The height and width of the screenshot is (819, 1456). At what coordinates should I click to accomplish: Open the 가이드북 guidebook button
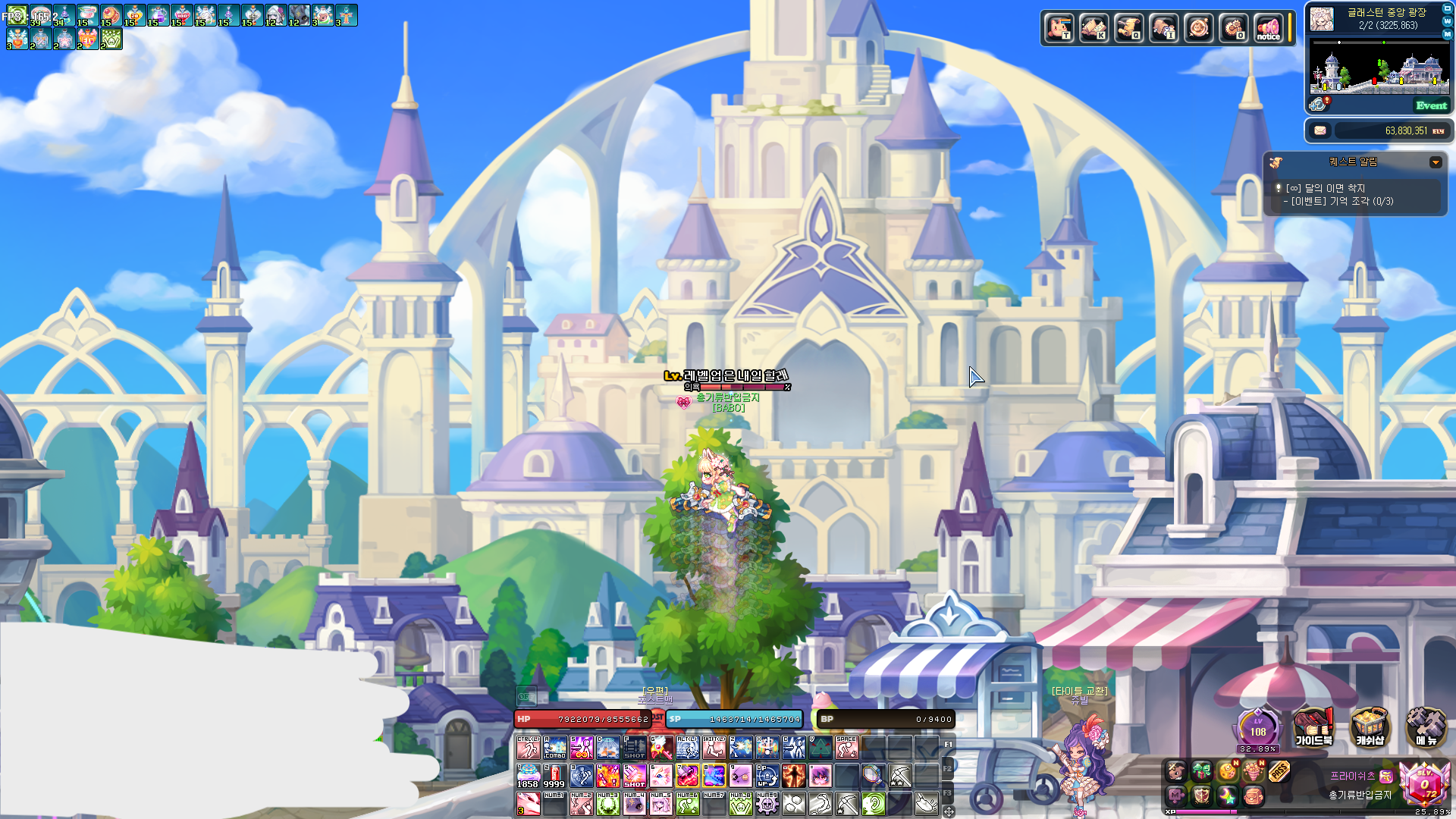1313,727
